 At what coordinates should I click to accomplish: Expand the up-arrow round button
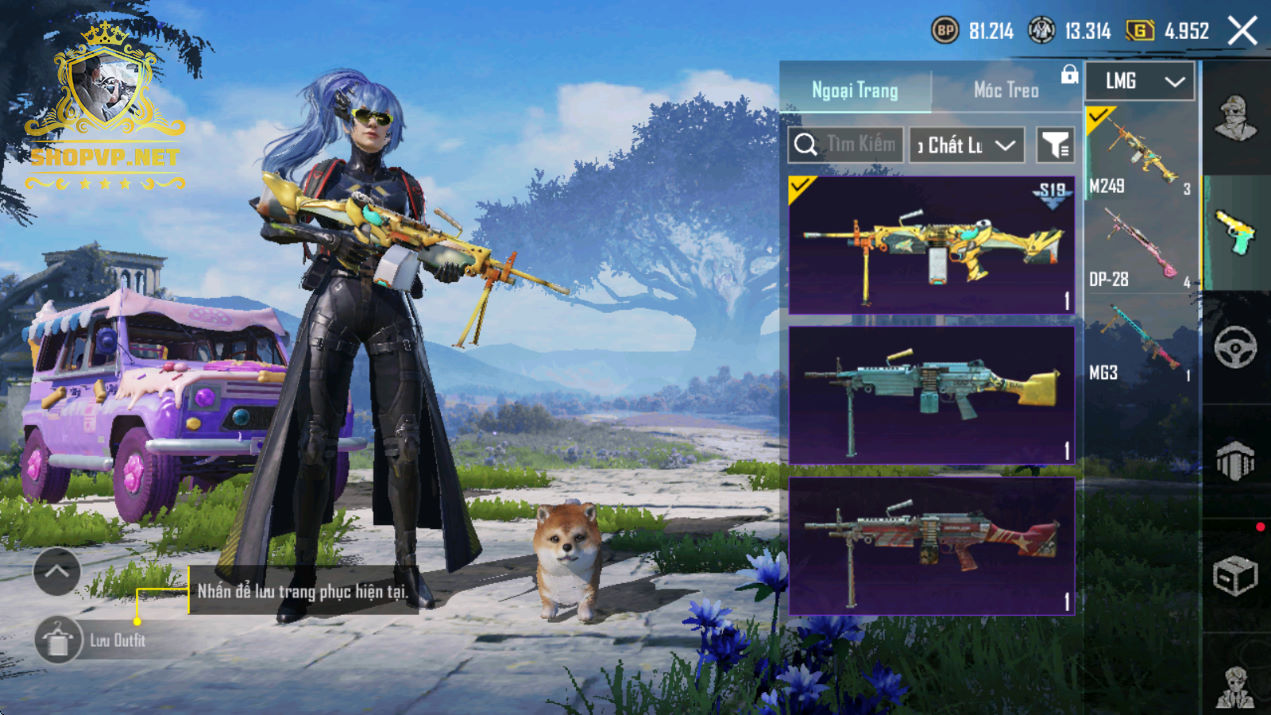(57, 572)
